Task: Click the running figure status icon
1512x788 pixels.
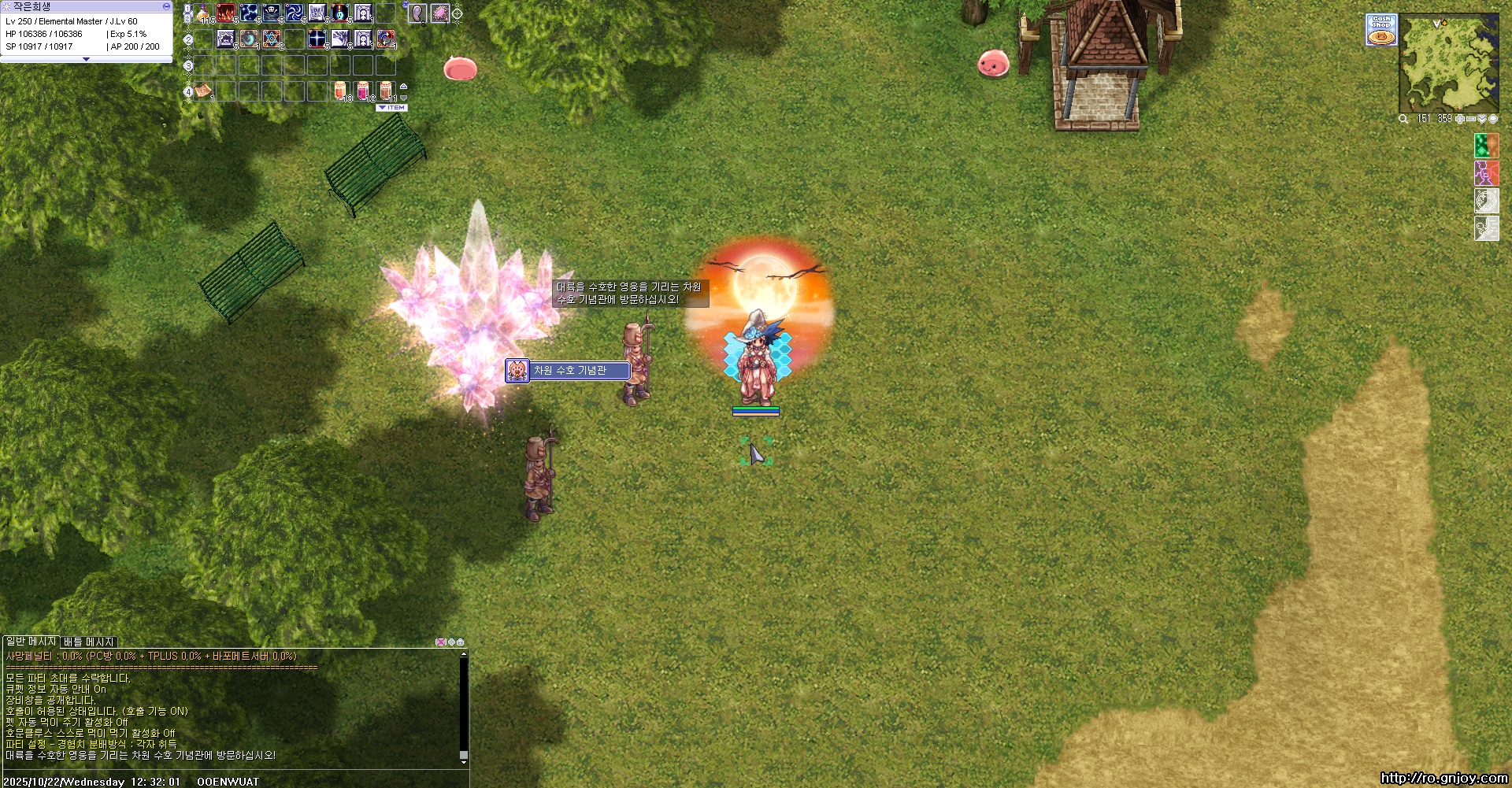Action: click(x=1486, y=228)
